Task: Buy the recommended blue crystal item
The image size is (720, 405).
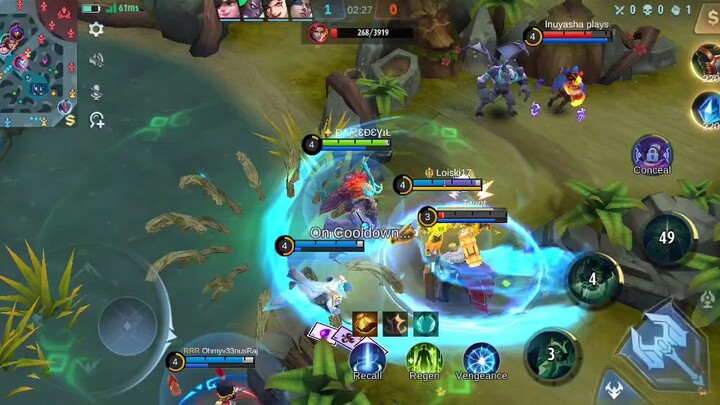Action: [707, 109]
